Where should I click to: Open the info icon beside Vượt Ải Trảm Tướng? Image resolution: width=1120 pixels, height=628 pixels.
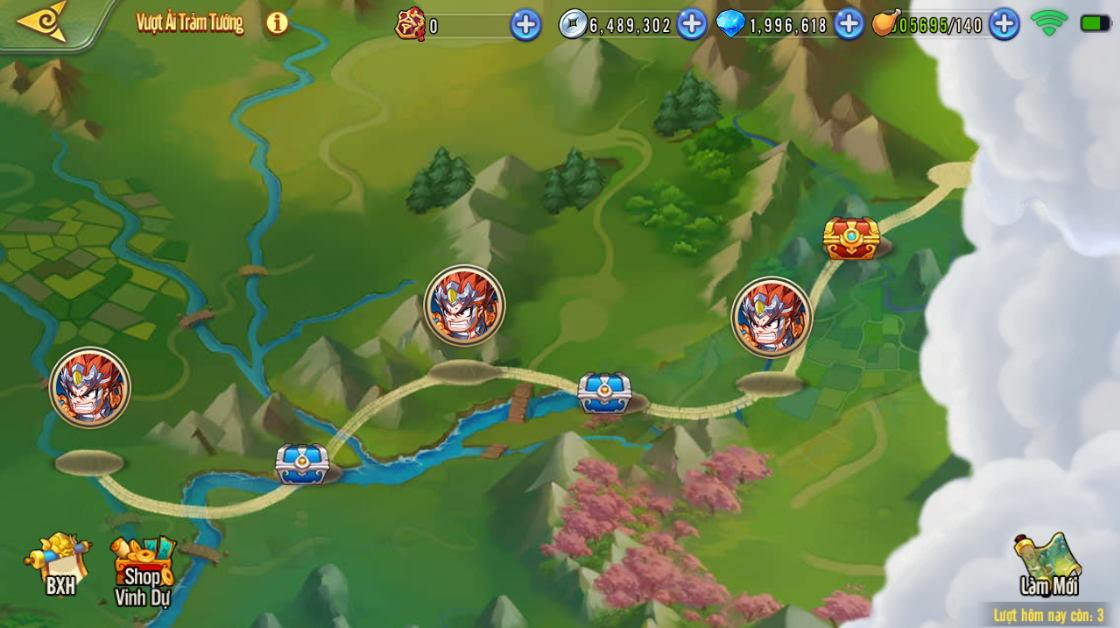pyautogui.click(x=277, y=23)
